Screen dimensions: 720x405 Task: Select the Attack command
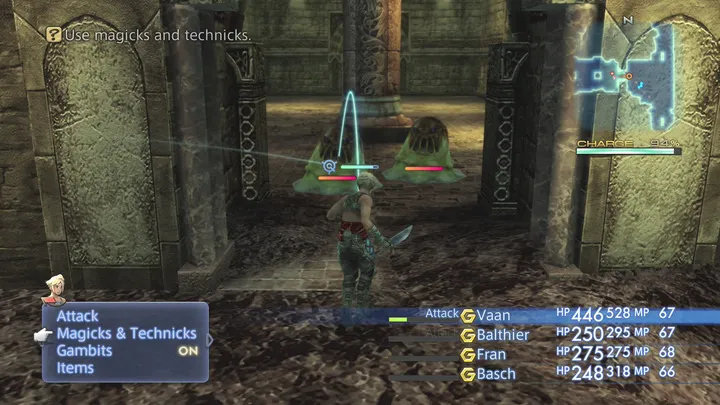(x=77, y=316)
